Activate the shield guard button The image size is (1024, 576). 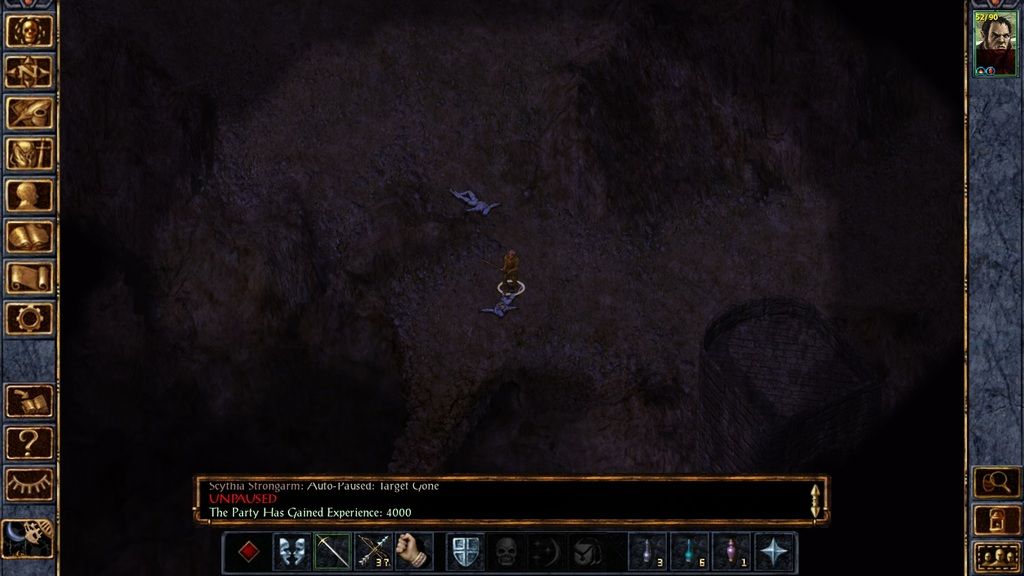(465, 552)
